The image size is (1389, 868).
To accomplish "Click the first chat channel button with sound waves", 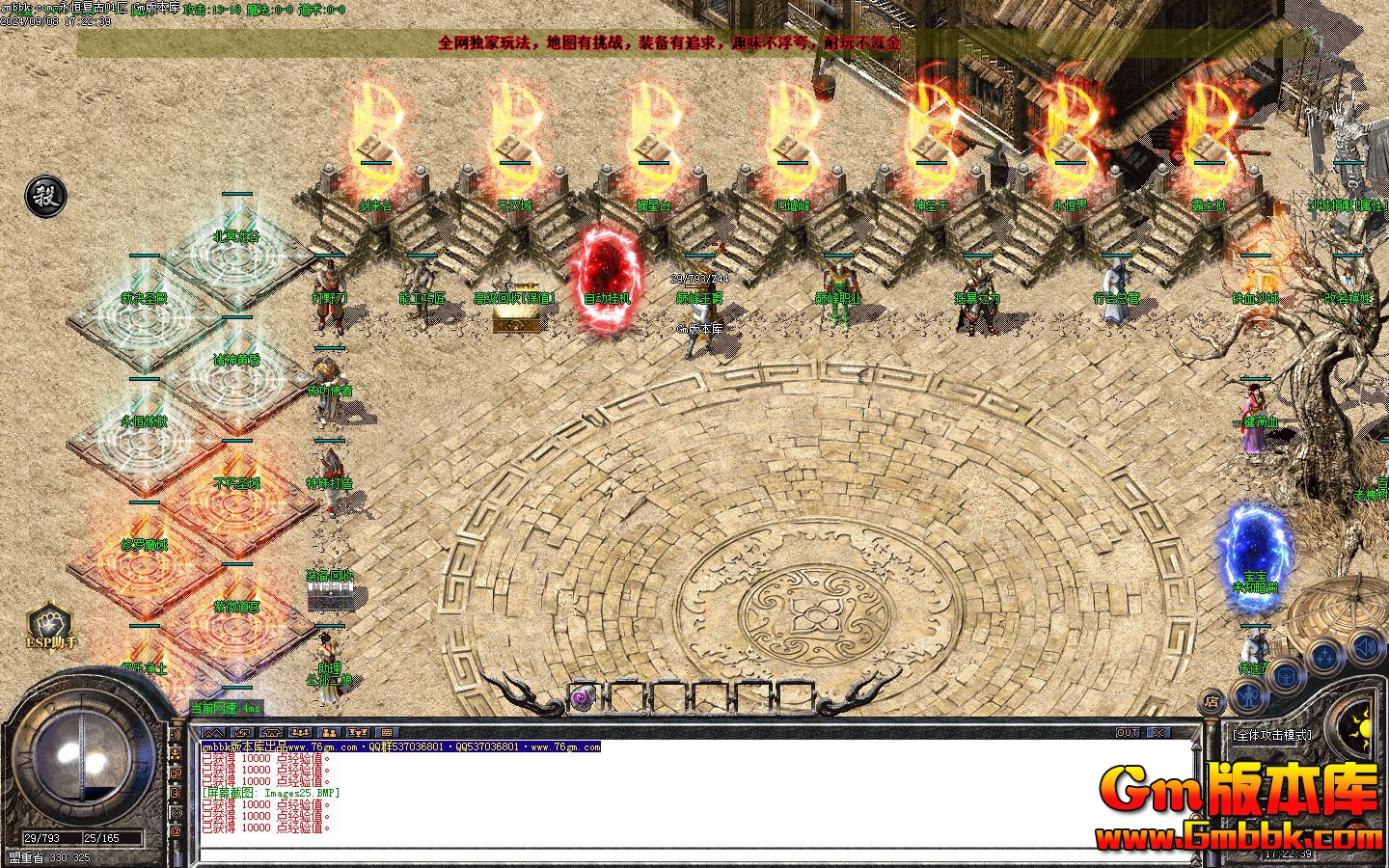I will (177, 734).
